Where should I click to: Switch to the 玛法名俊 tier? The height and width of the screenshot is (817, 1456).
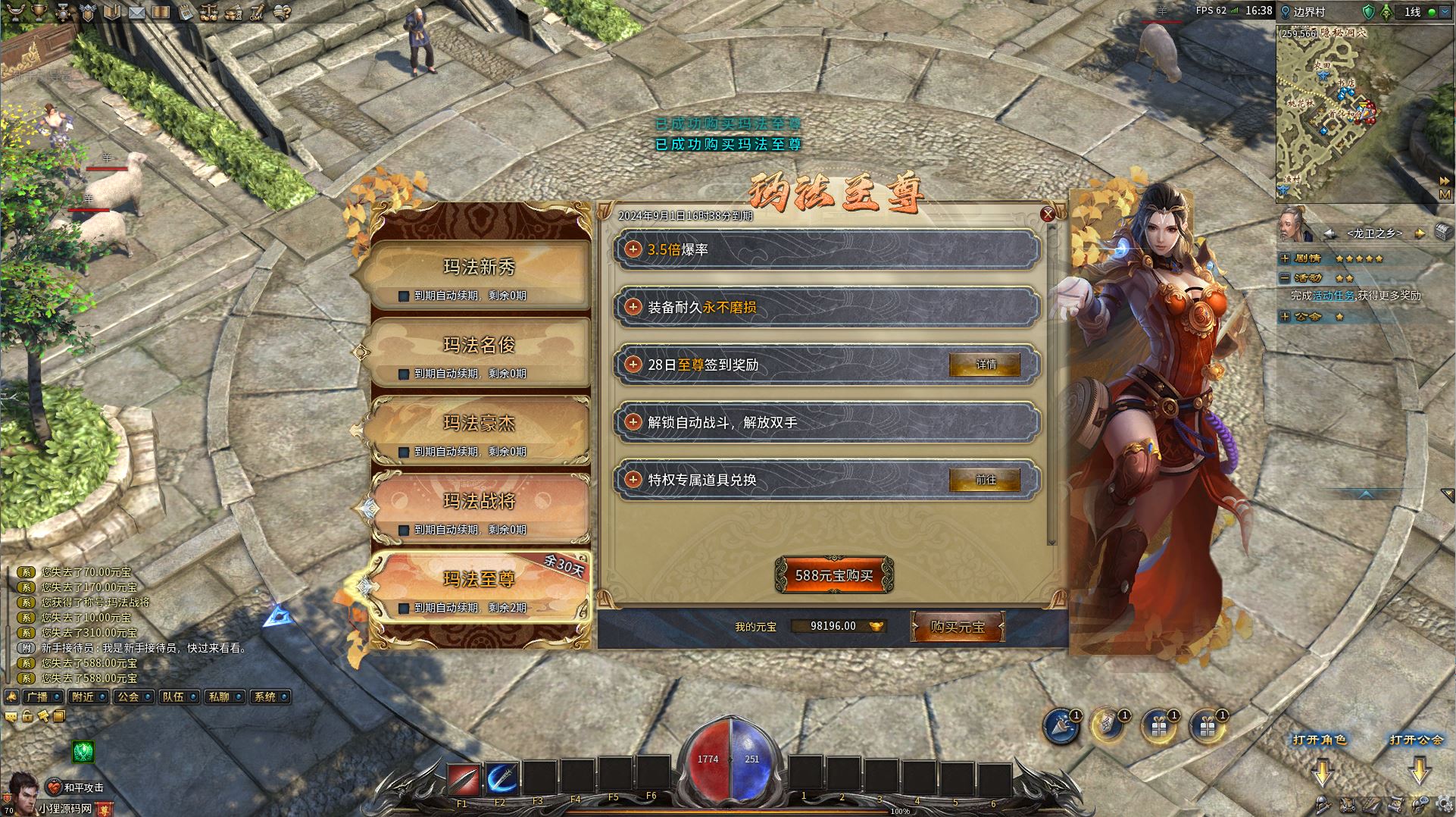(x=479, y=346)
